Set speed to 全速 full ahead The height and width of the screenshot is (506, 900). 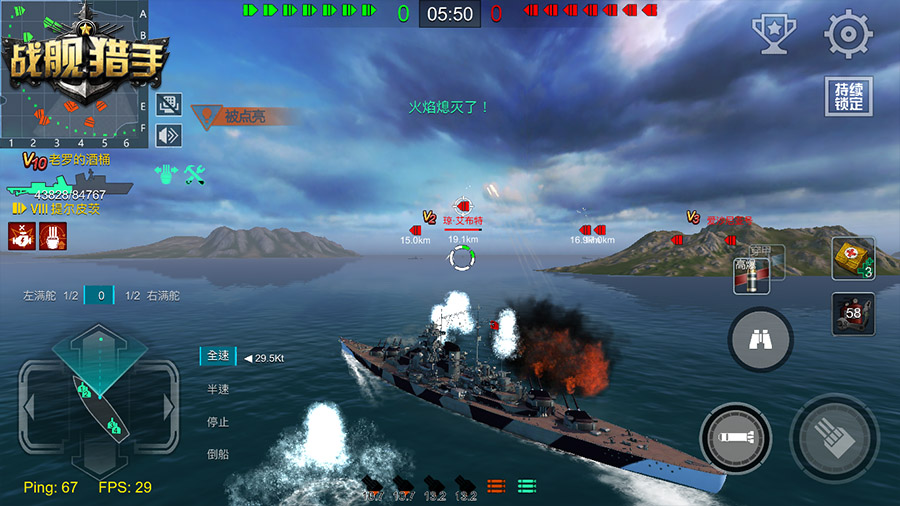pos(218,356)
